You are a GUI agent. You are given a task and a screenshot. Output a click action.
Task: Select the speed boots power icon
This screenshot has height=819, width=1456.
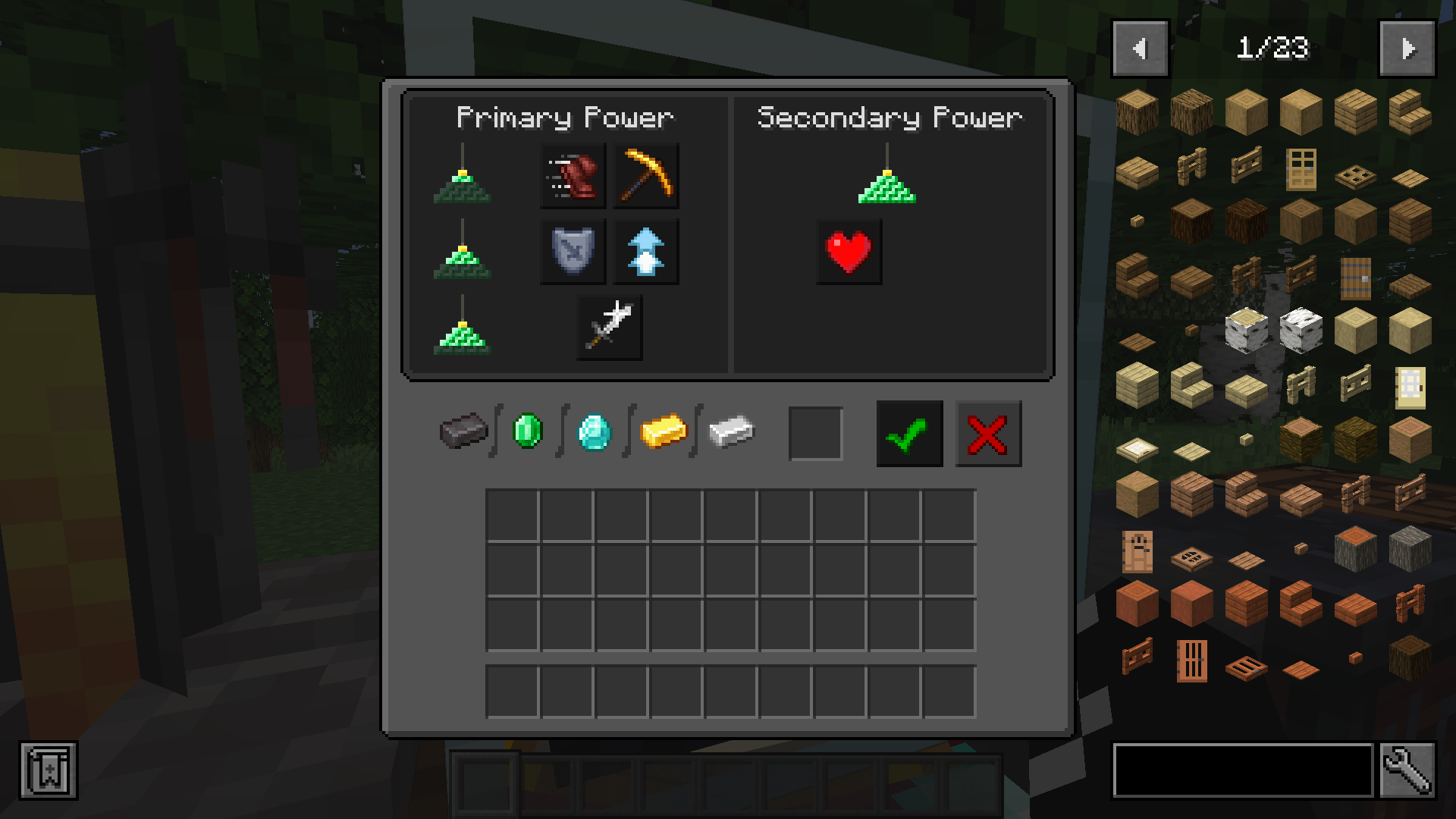[x=573, y=177]
